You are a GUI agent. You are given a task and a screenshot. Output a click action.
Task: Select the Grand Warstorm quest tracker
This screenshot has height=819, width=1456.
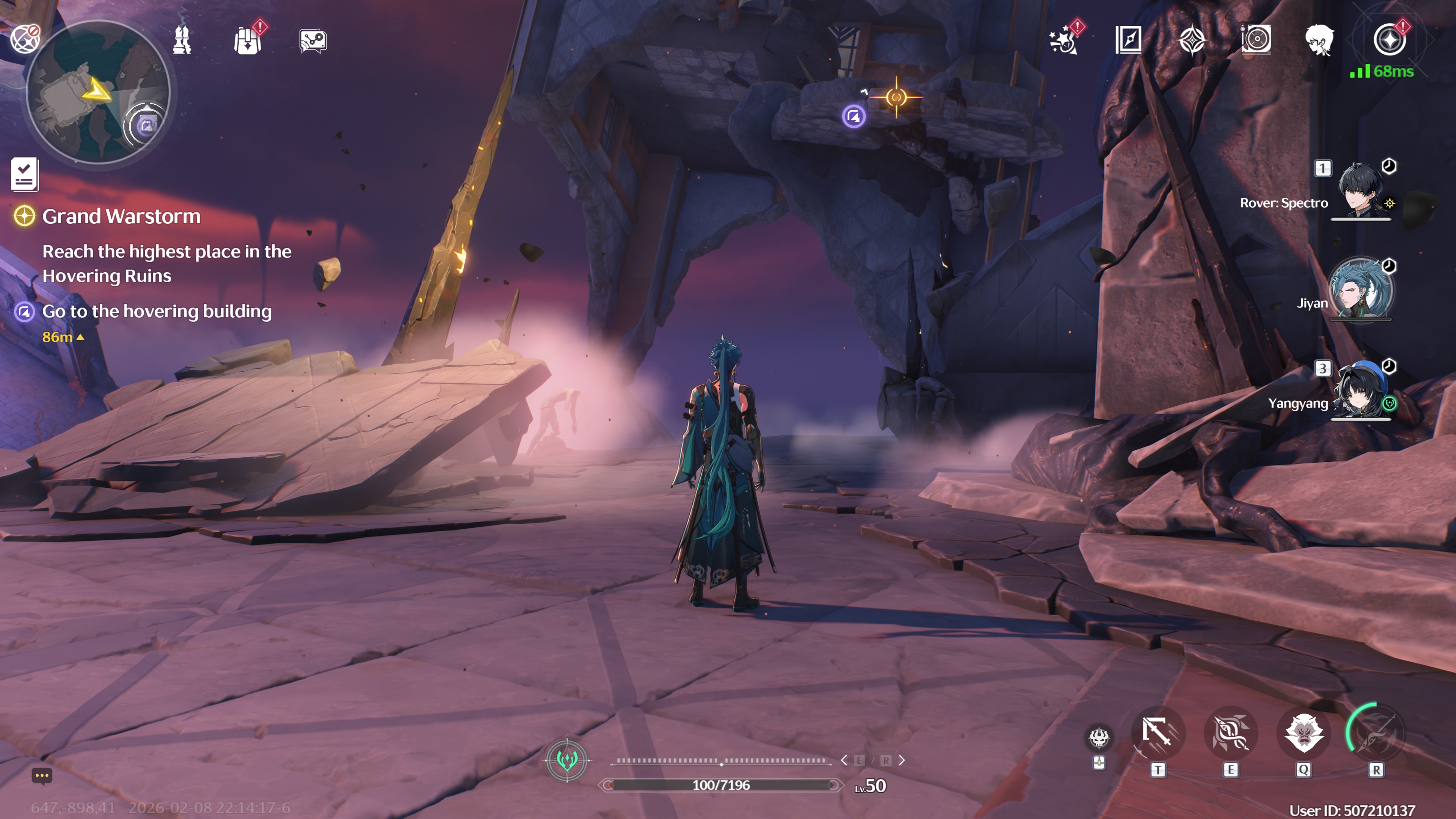click(x=121, y=217)
